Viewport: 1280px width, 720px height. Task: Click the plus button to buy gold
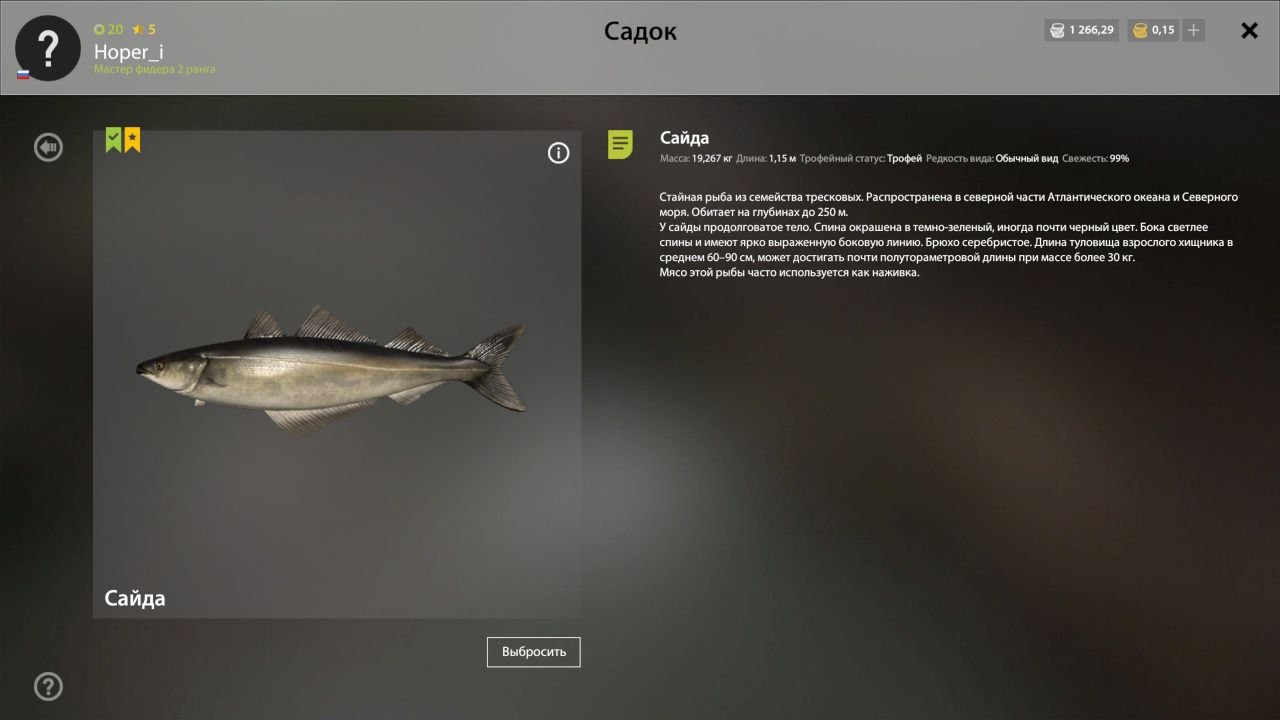click(x=1192, y=30)
